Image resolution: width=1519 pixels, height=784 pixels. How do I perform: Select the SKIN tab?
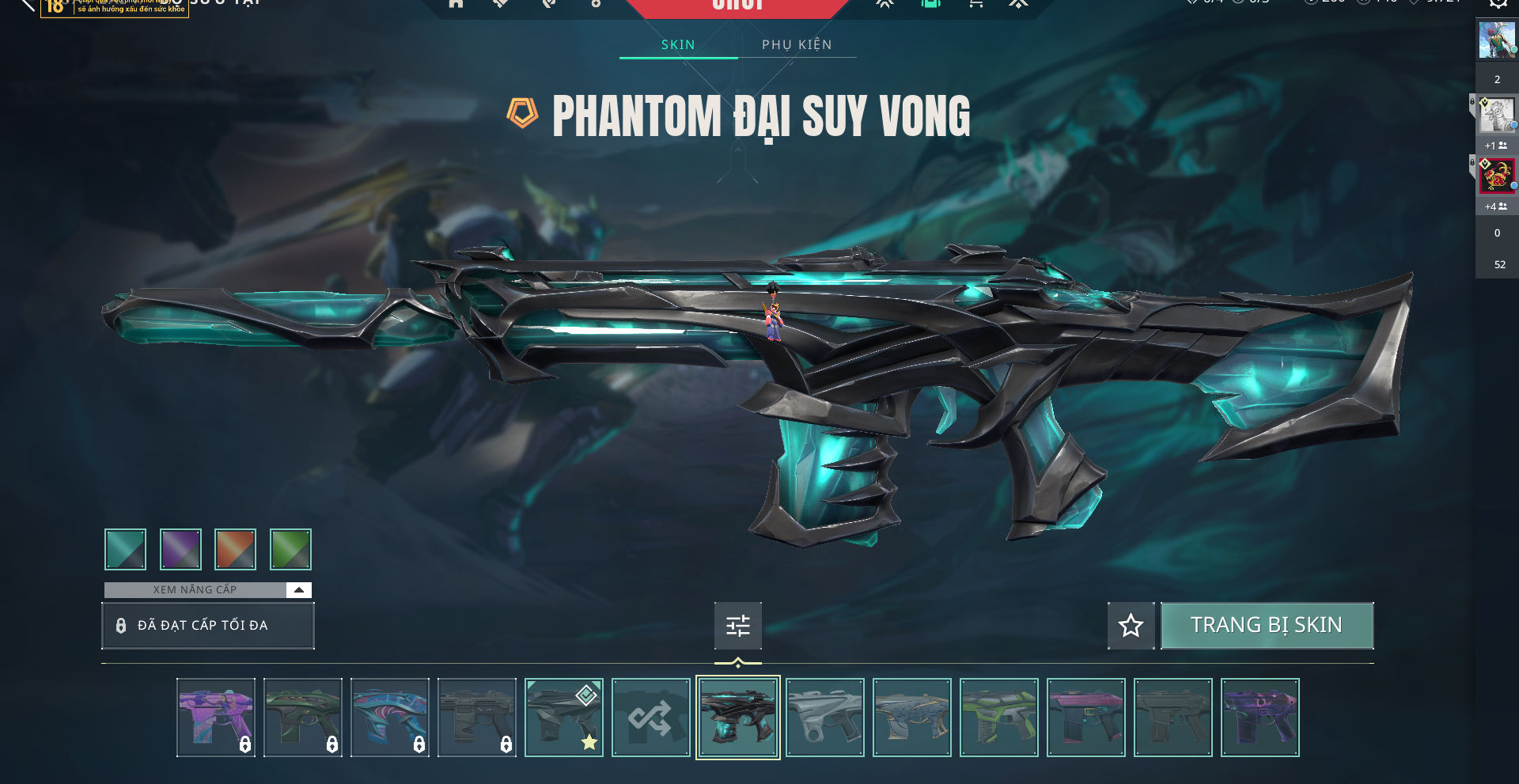(678, 44)
